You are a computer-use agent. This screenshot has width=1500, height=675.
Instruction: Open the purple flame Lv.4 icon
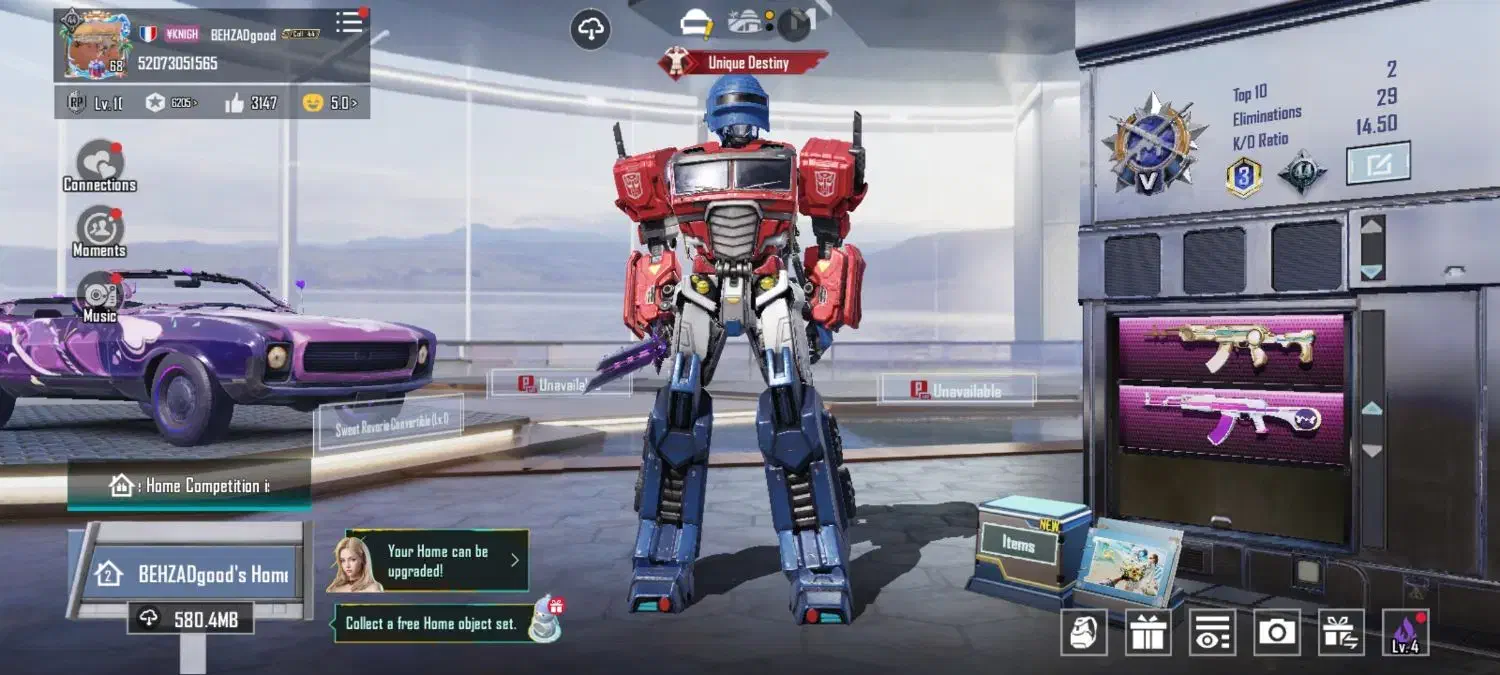pos(1405,632)
